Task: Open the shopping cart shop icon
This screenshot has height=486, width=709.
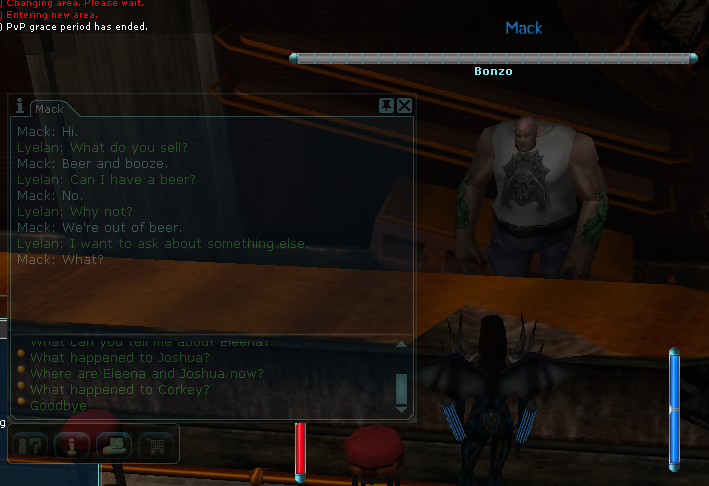Action: (x=156, y=444)
